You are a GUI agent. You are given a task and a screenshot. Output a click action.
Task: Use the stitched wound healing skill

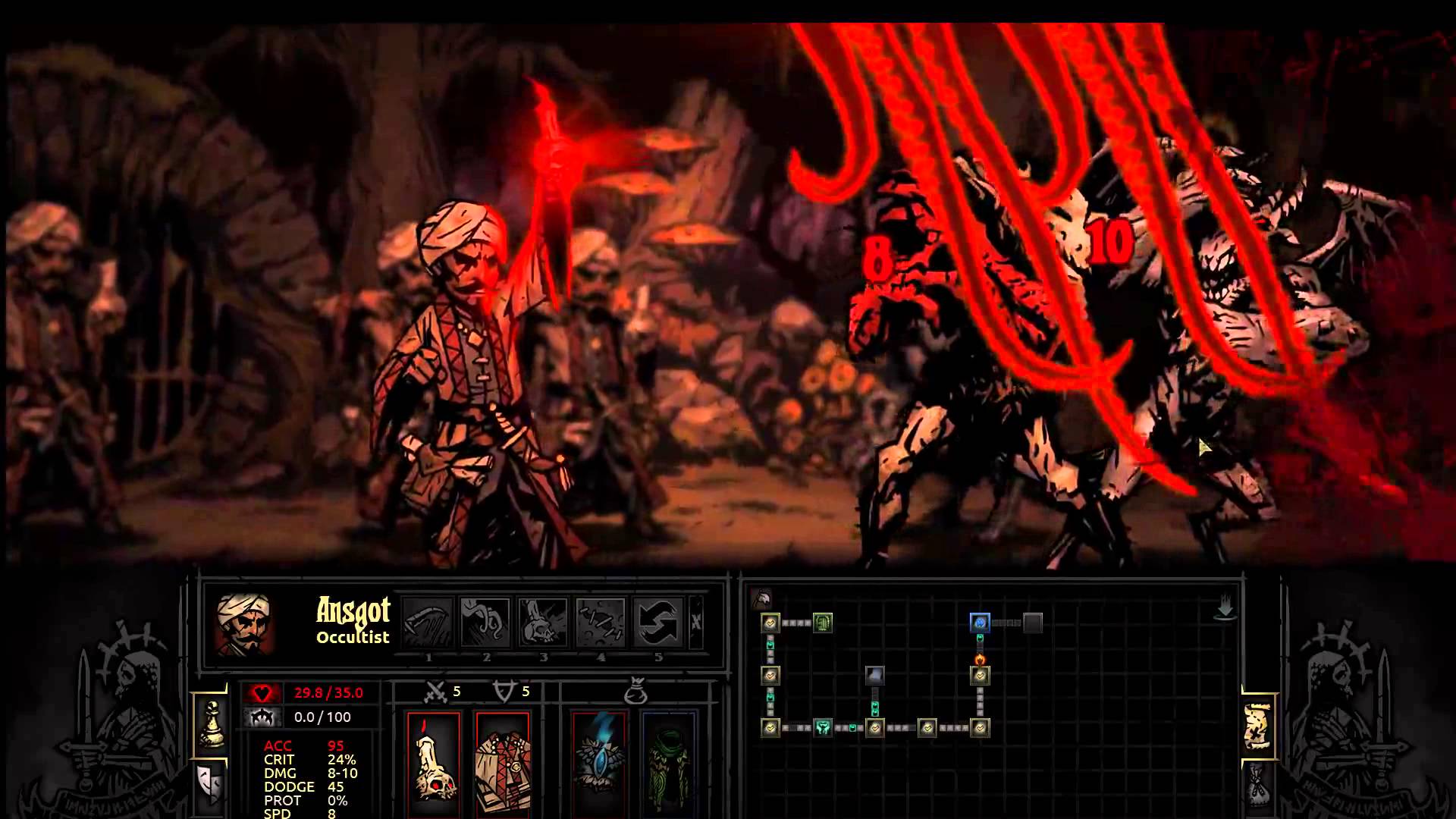601,623
